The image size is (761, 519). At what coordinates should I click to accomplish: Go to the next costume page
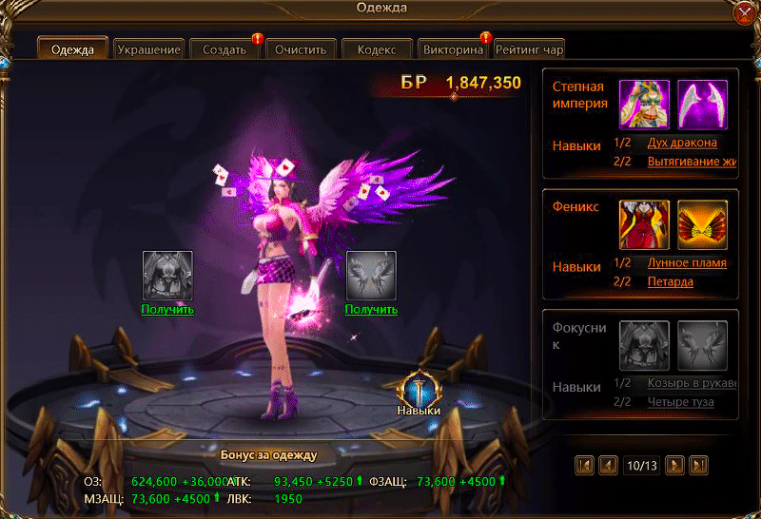(x=675, y=465)
